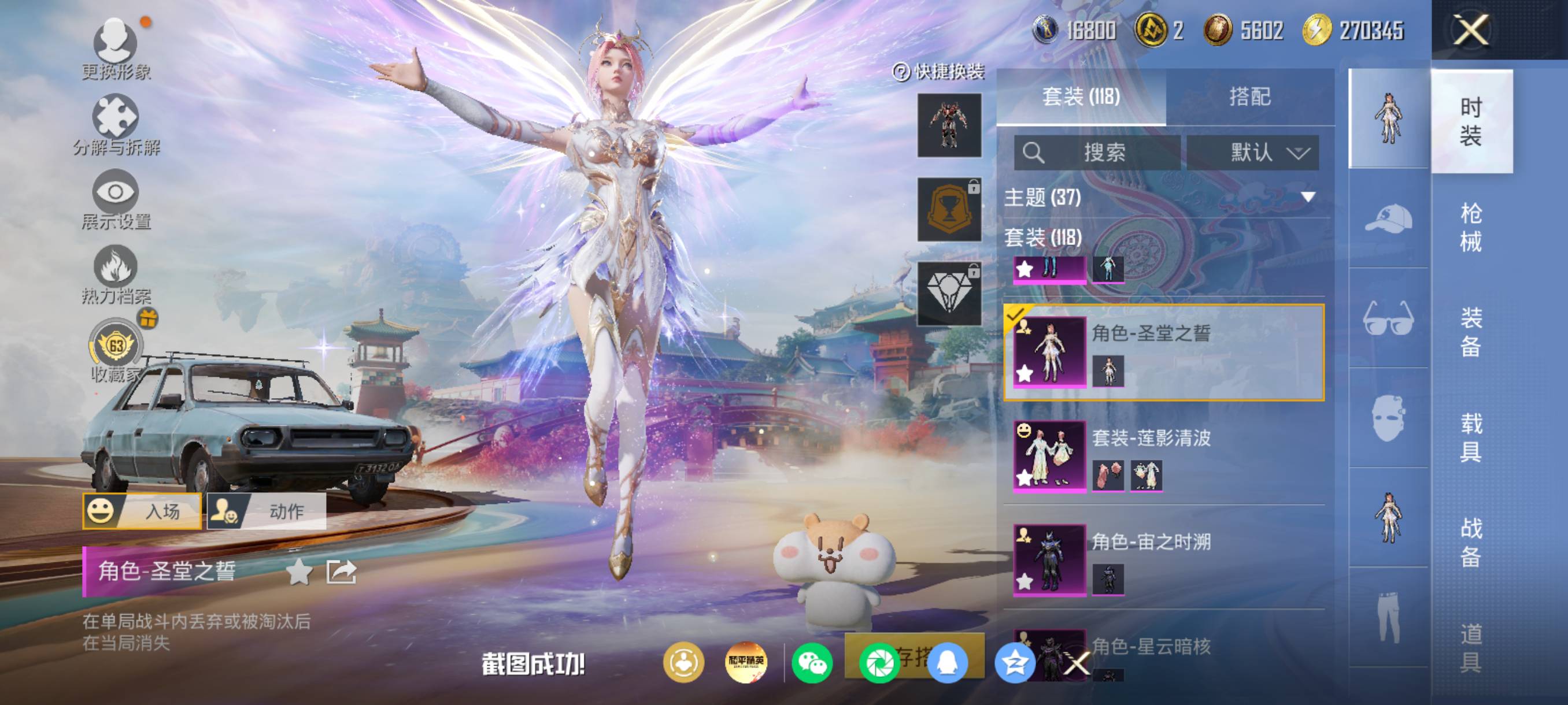Share the 圣堂之誓 outfit
The image size is (1568, 705).
(x=341, y=572)
